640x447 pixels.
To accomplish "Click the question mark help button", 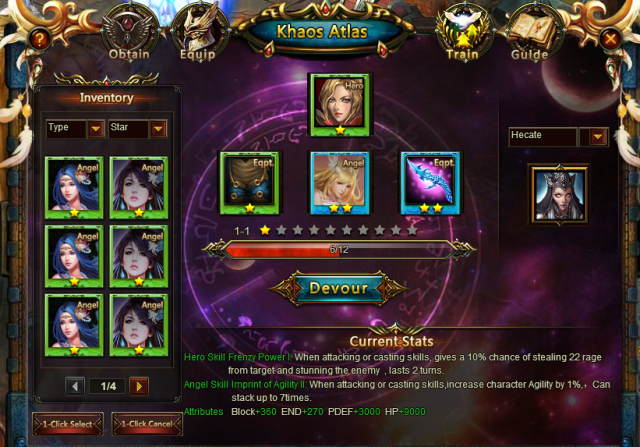I will pos(39,39).
